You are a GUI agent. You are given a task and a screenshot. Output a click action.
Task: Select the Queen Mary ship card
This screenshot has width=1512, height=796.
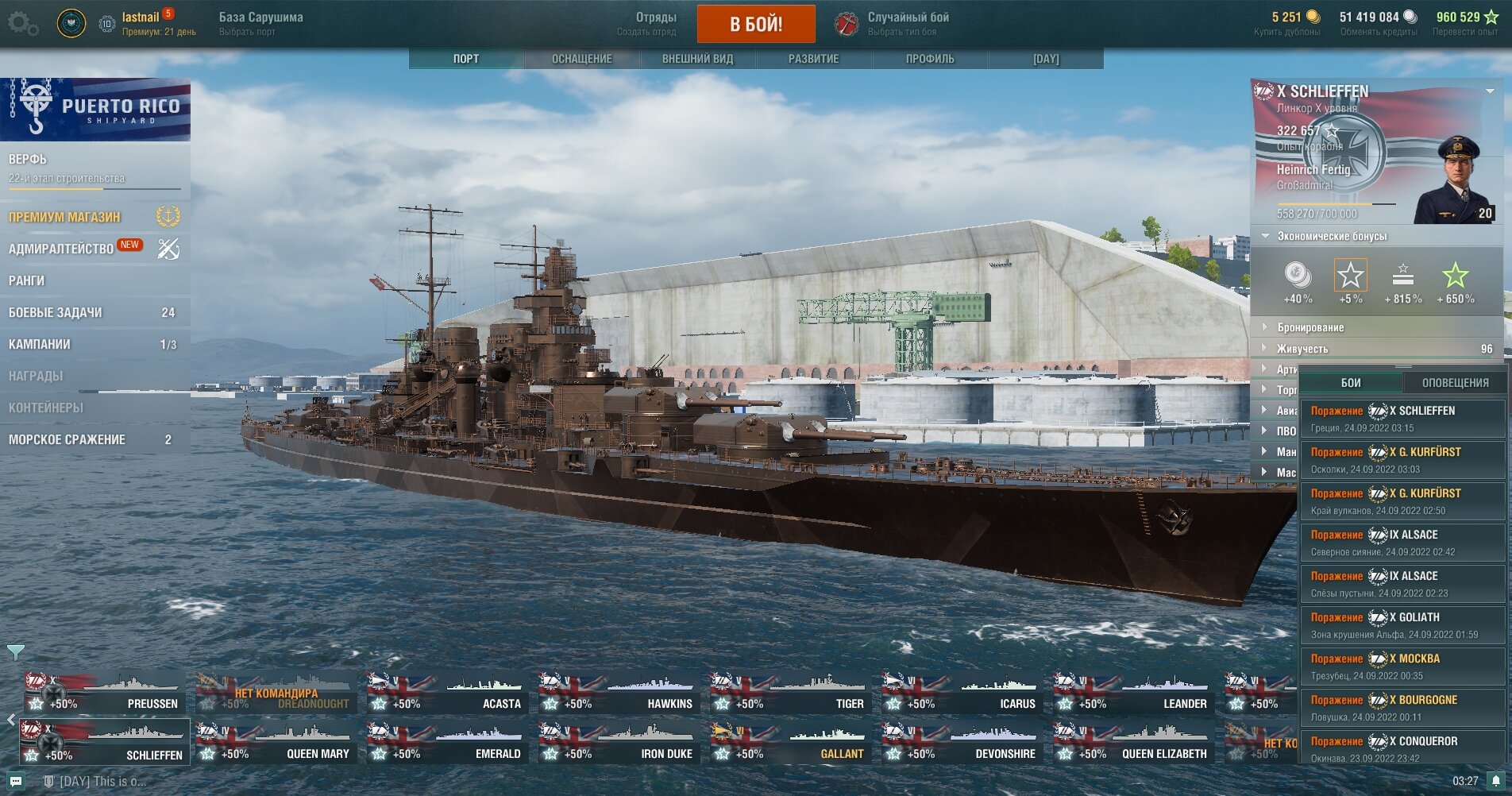point(276,744)
